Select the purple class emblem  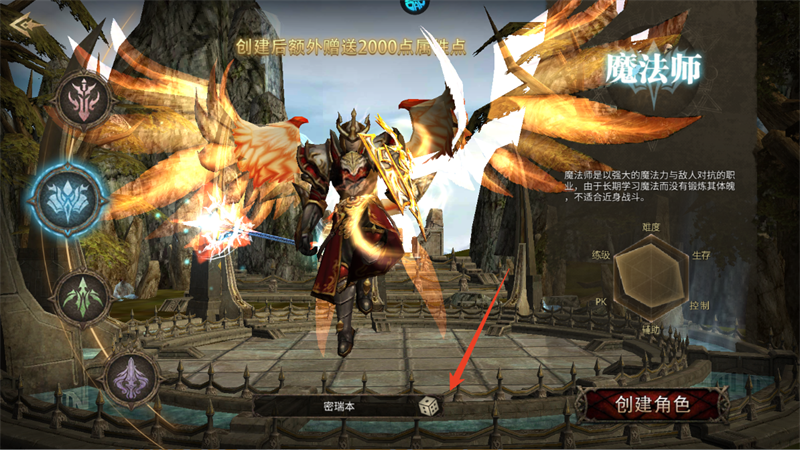[133, 379]
